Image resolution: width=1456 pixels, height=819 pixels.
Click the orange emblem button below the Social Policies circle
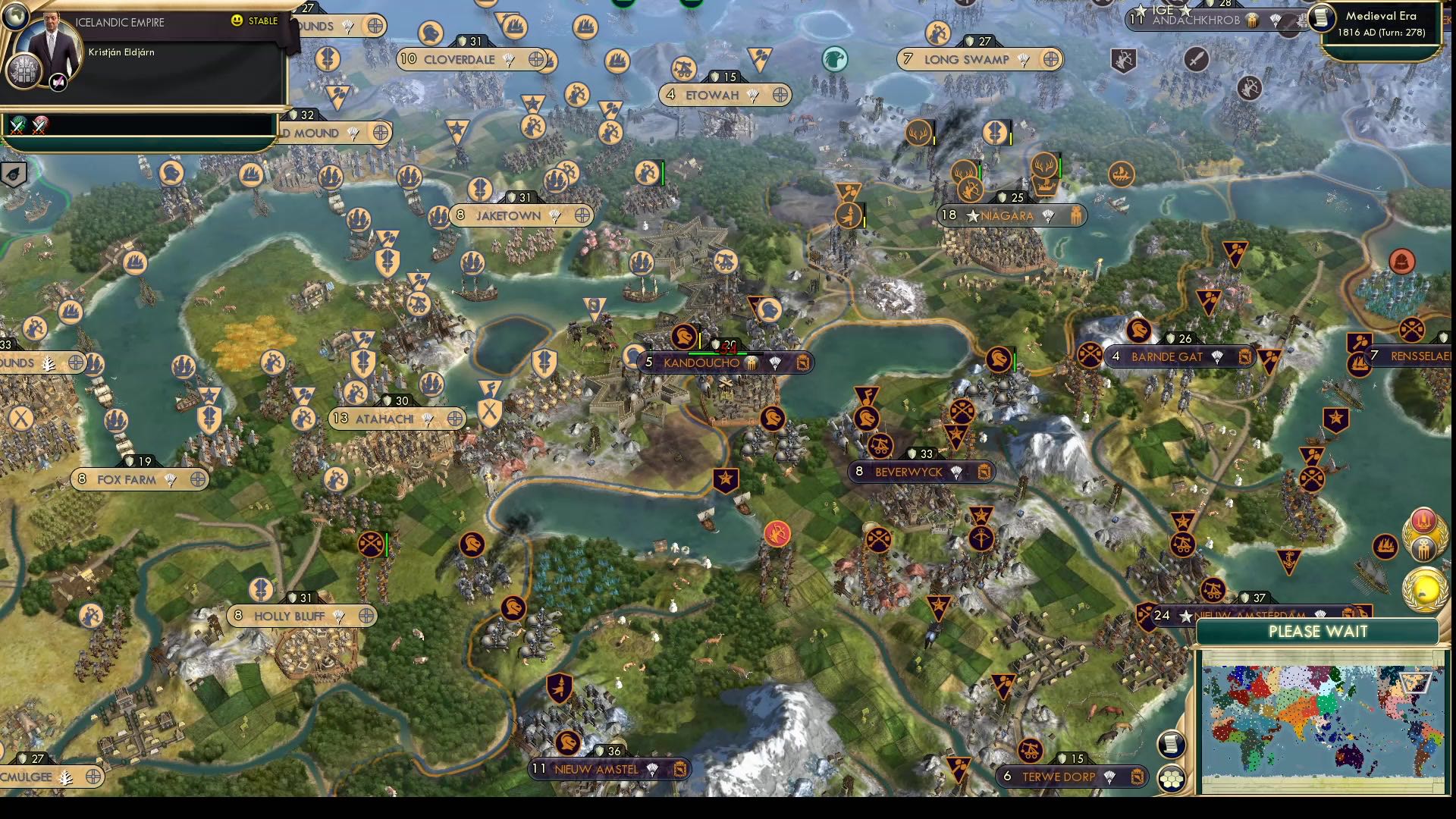click(1423, 548)
